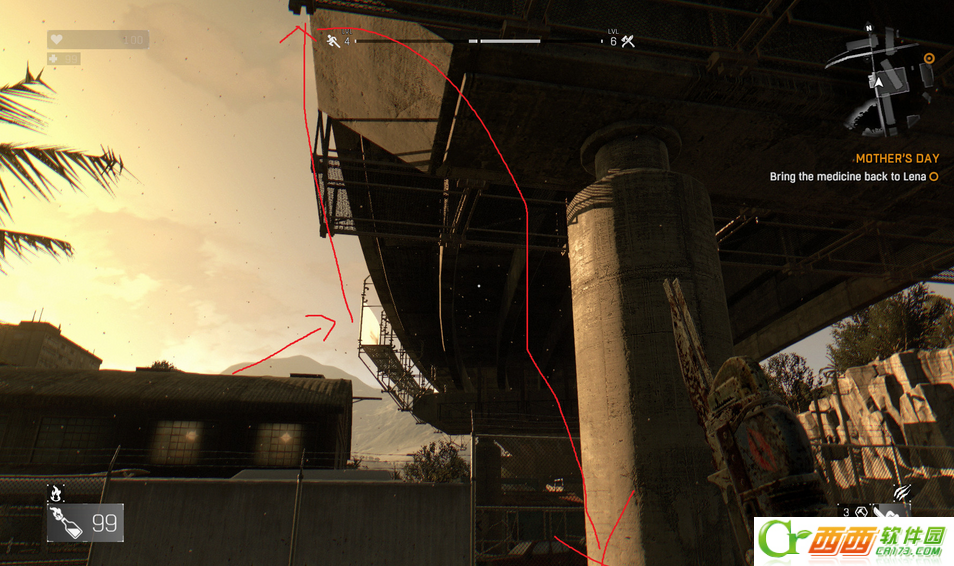Click the power crossed-tools icon
Image resolution: width=954 pixels, height=566 pixels.
pyautogui.click(x=628, y=41)
